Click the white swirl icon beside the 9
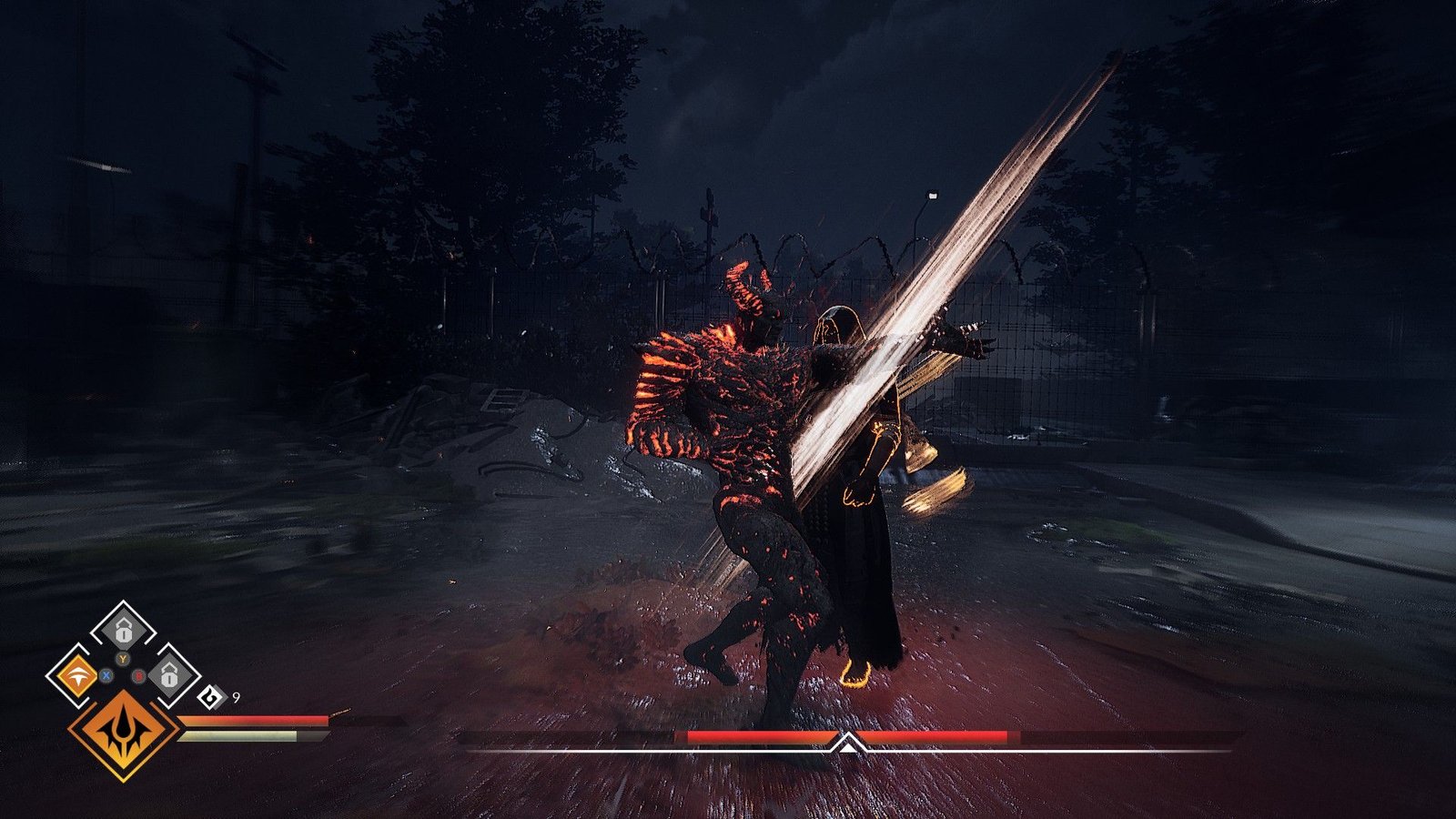1456x819 pixels. pos(211,698)
